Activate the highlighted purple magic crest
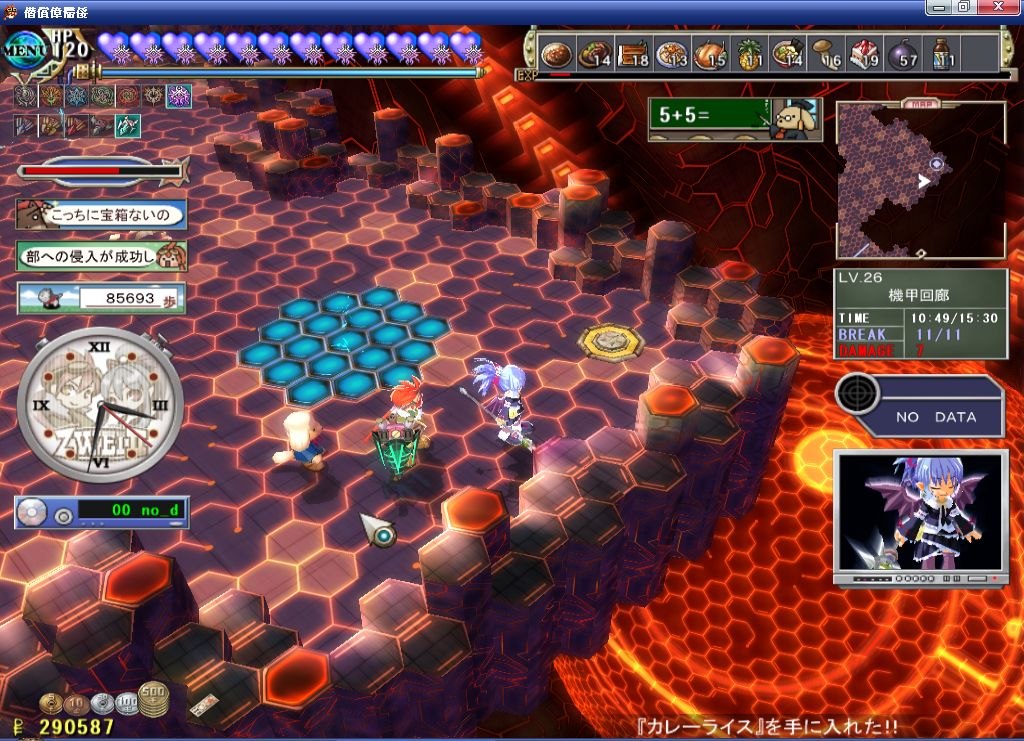 pos(179,96)
